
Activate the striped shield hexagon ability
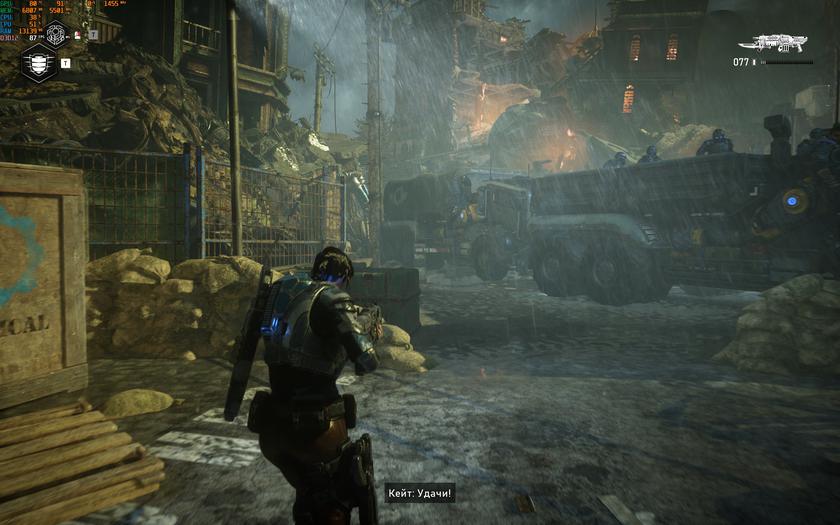tap(38, 63)
